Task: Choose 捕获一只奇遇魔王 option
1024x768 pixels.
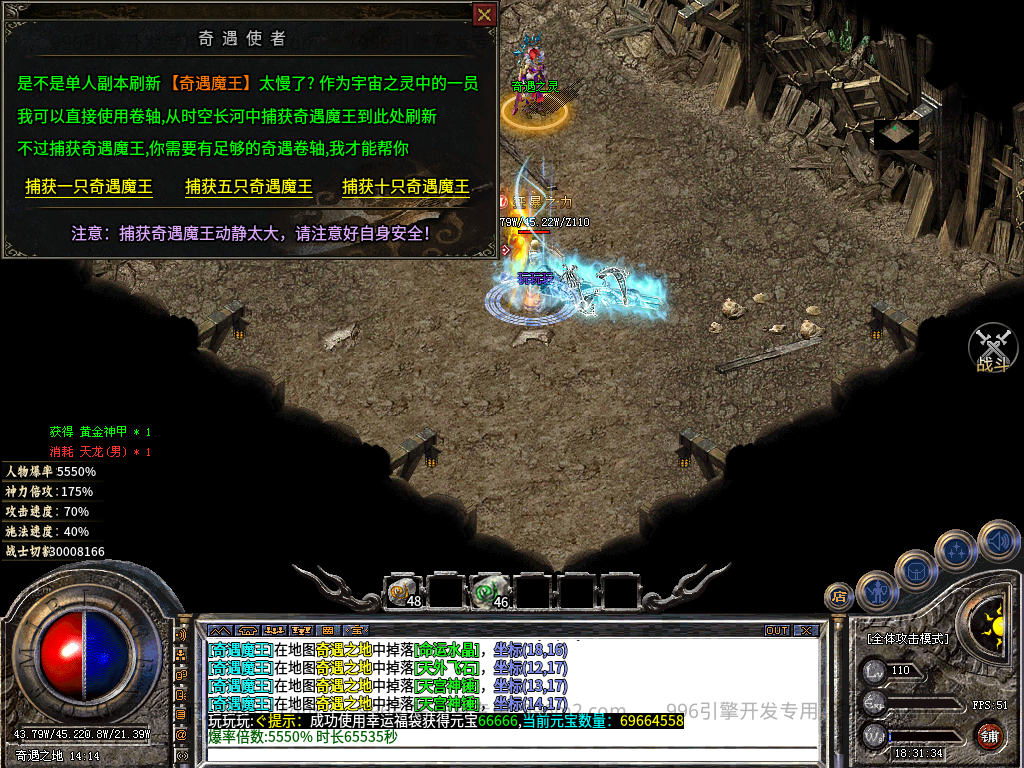Action: click(89, 187)
